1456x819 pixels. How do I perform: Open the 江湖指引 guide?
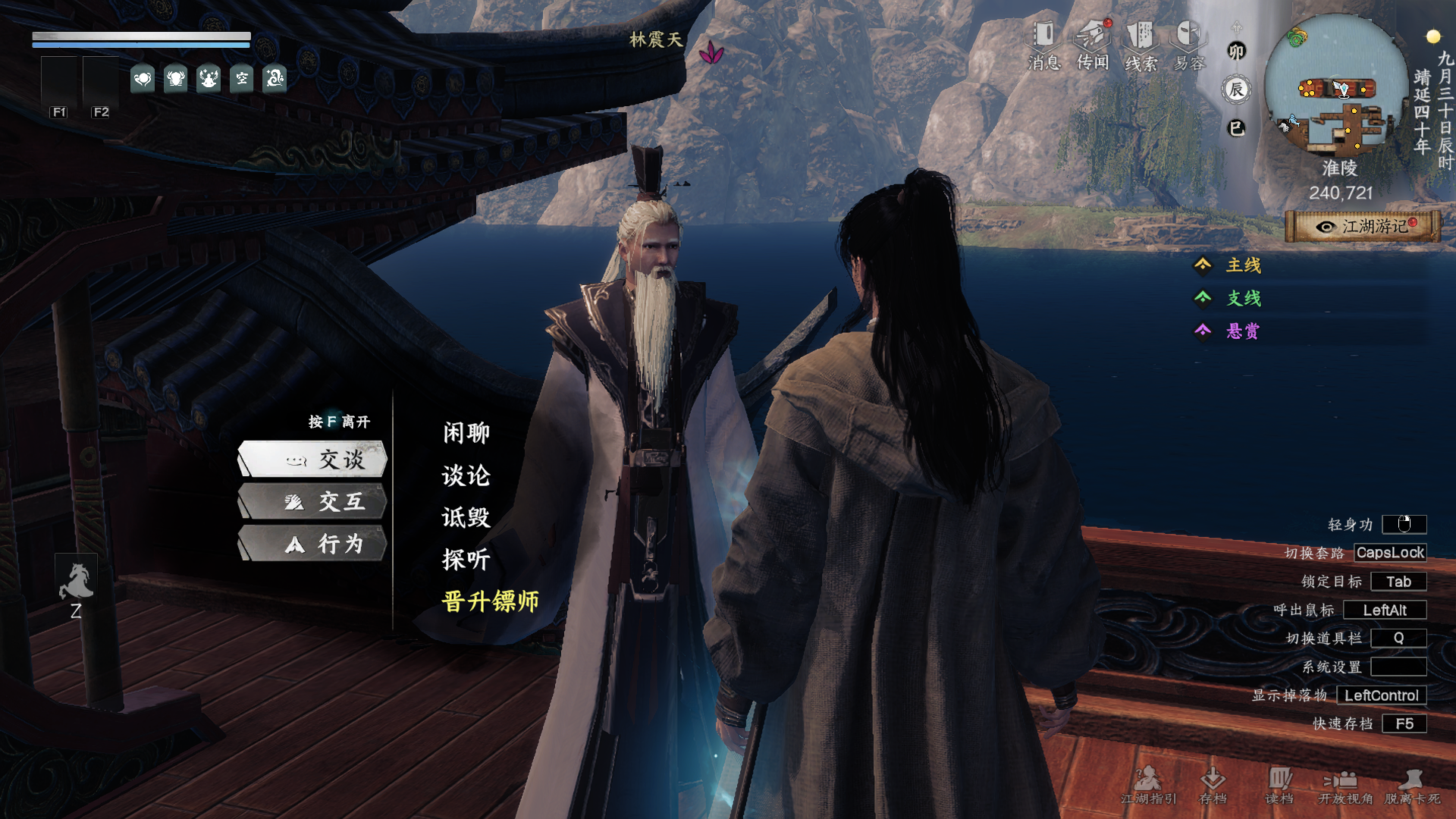(x=1148, y=785)
